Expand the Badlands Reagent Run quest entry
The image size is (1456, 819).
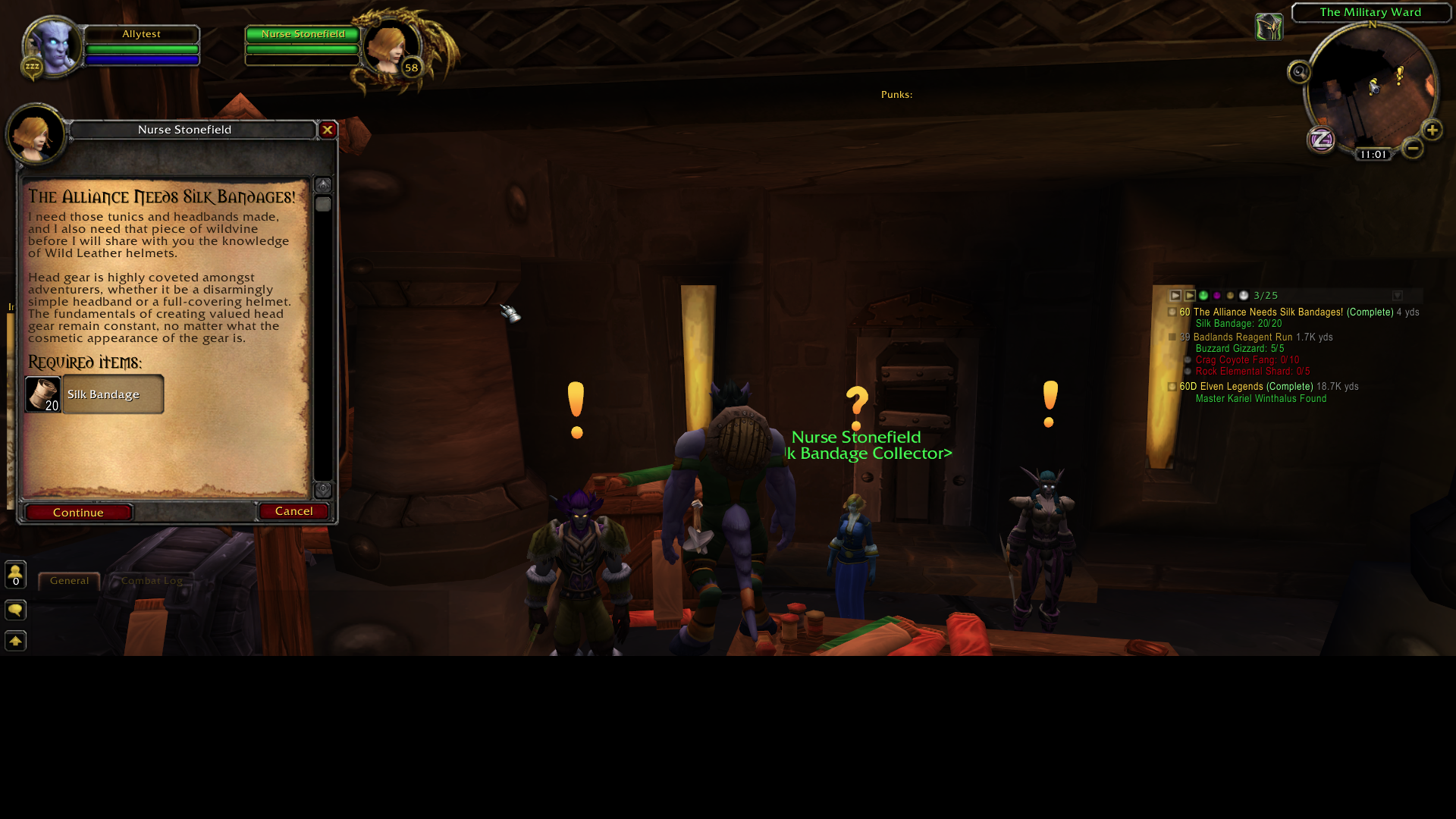(x=1174, y=337)
